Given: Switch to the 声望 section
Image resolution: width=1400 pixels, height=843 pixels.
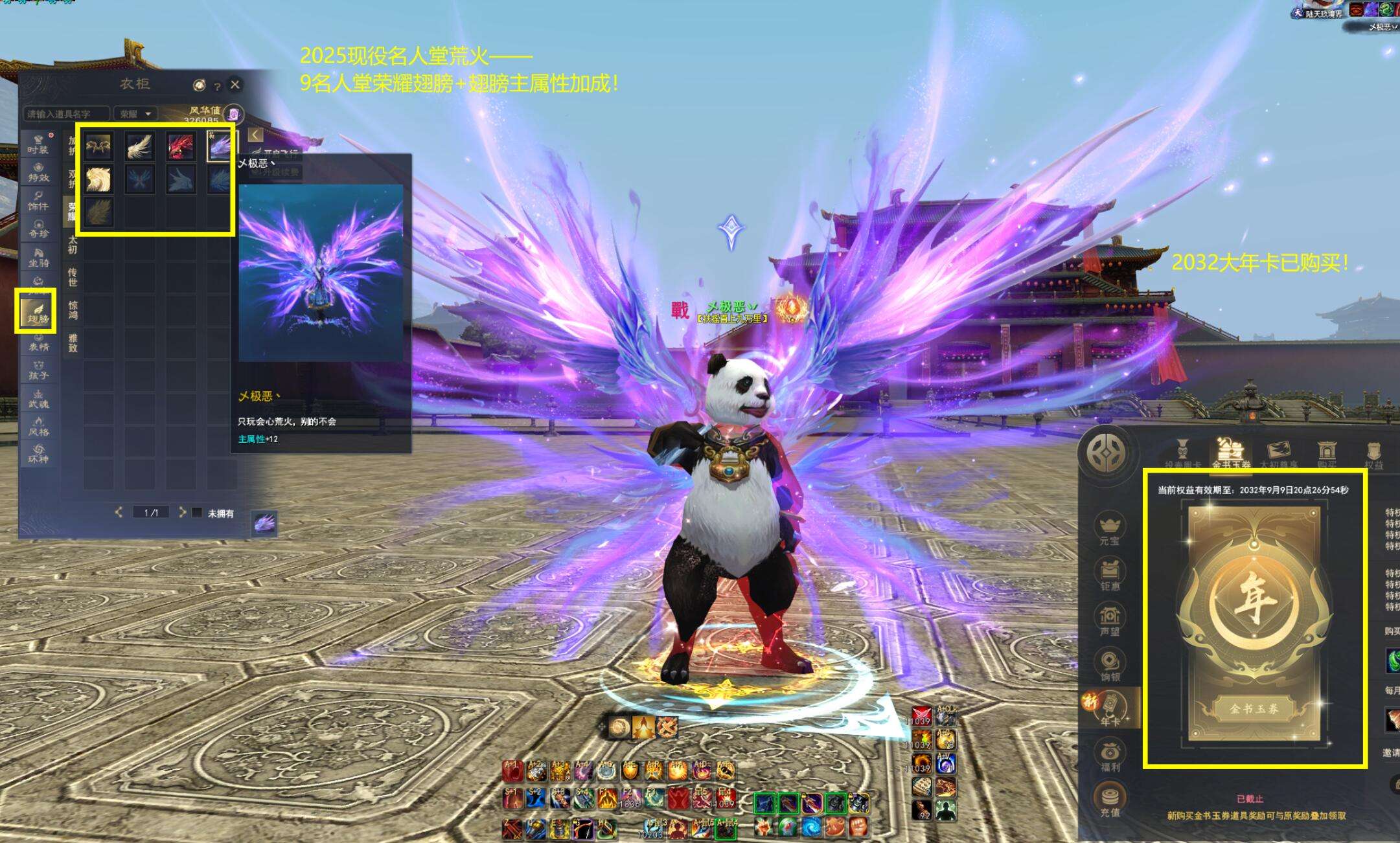Looking at the screenshot, I should point(1110,620).
